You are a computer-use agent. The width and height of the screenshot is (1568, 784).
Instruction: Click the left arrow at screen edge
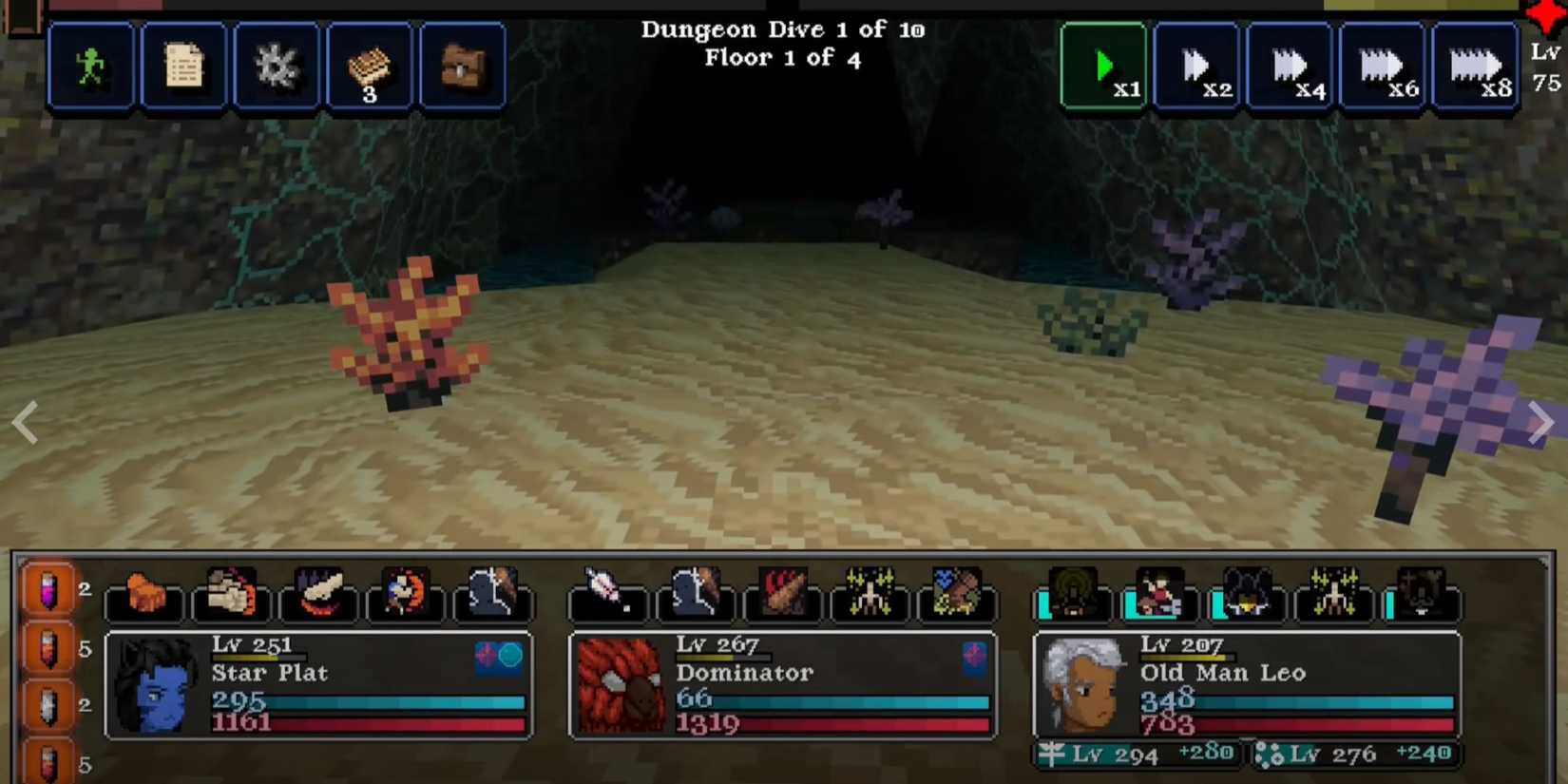(26, 422)
